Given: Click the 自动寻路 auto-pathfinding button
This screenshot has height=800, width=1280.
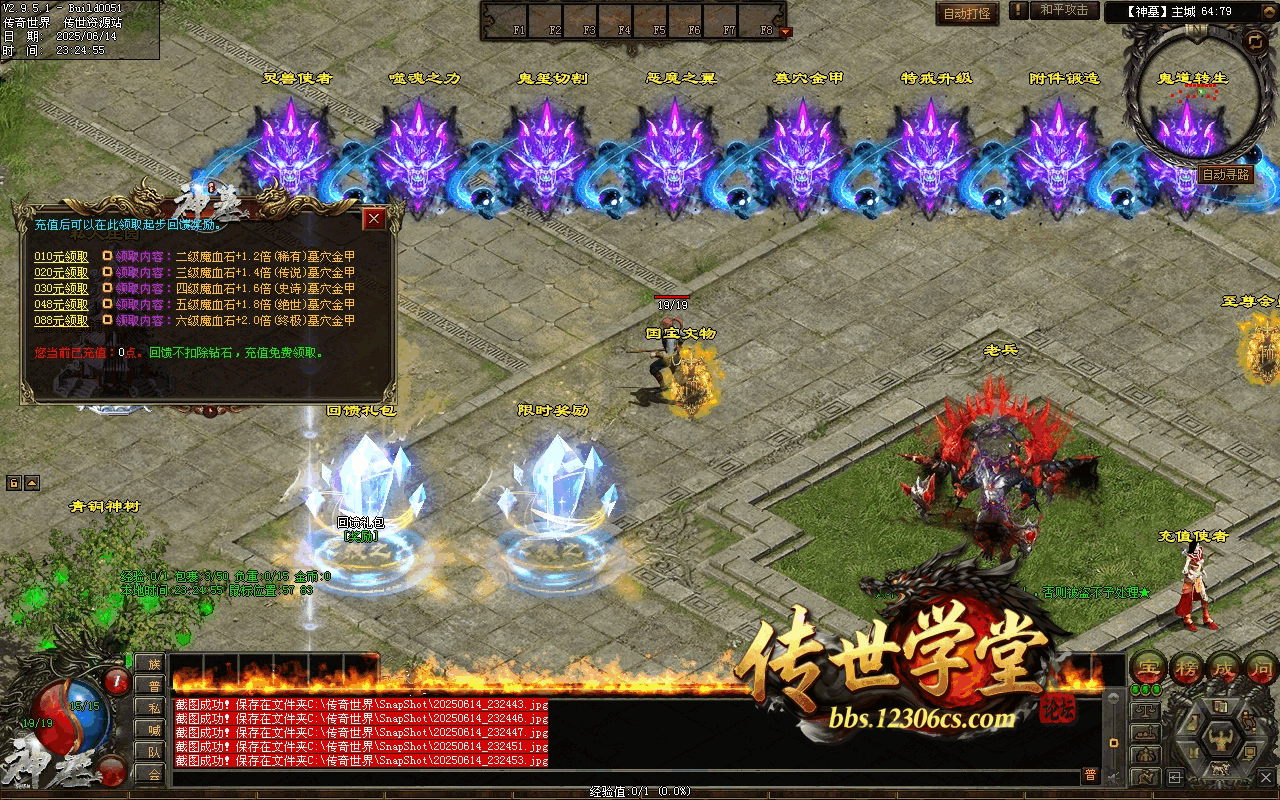Looking at the screenshot, I should point(1226,175).
